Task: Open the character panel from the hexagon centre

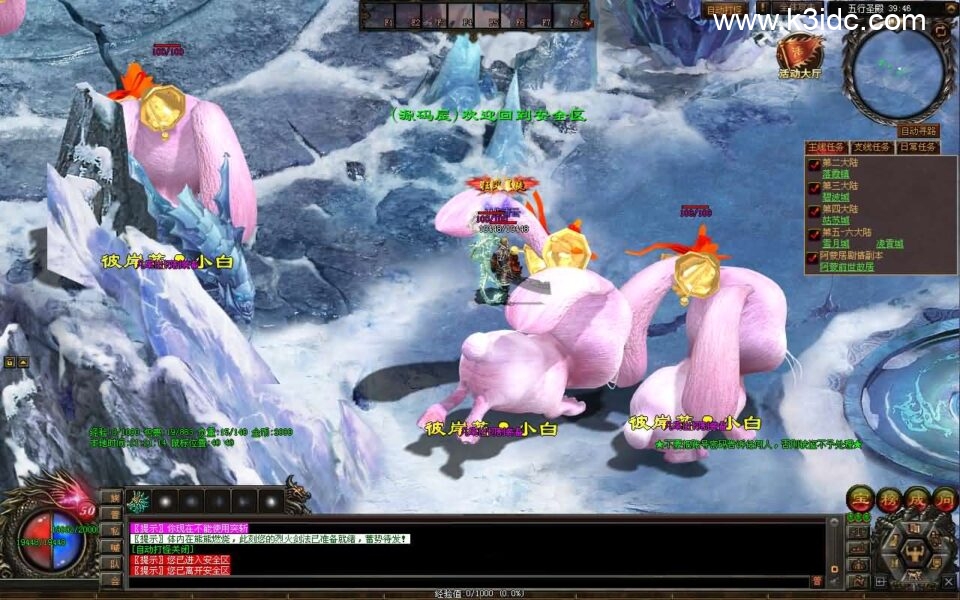Action: click(x=914, y=552)
